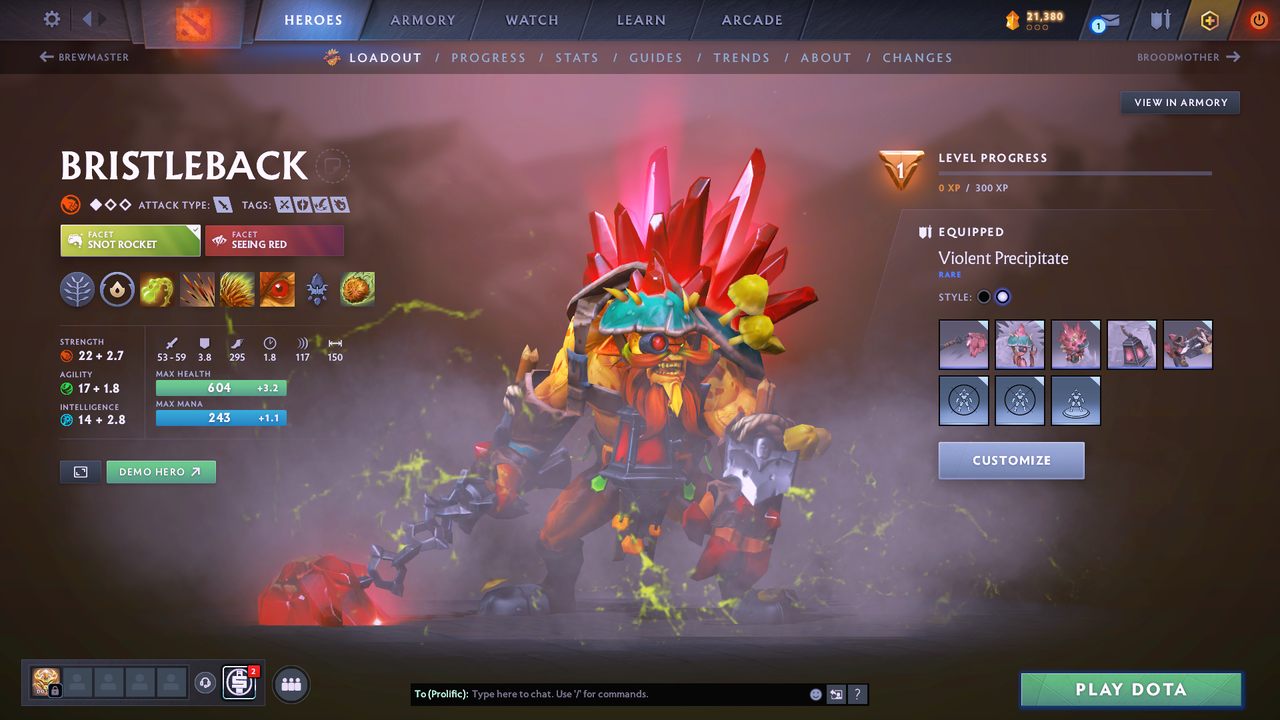Open voice chat with the headset icon
The width and height of the screenshot is (1280, 720).
tap(207, 683)
